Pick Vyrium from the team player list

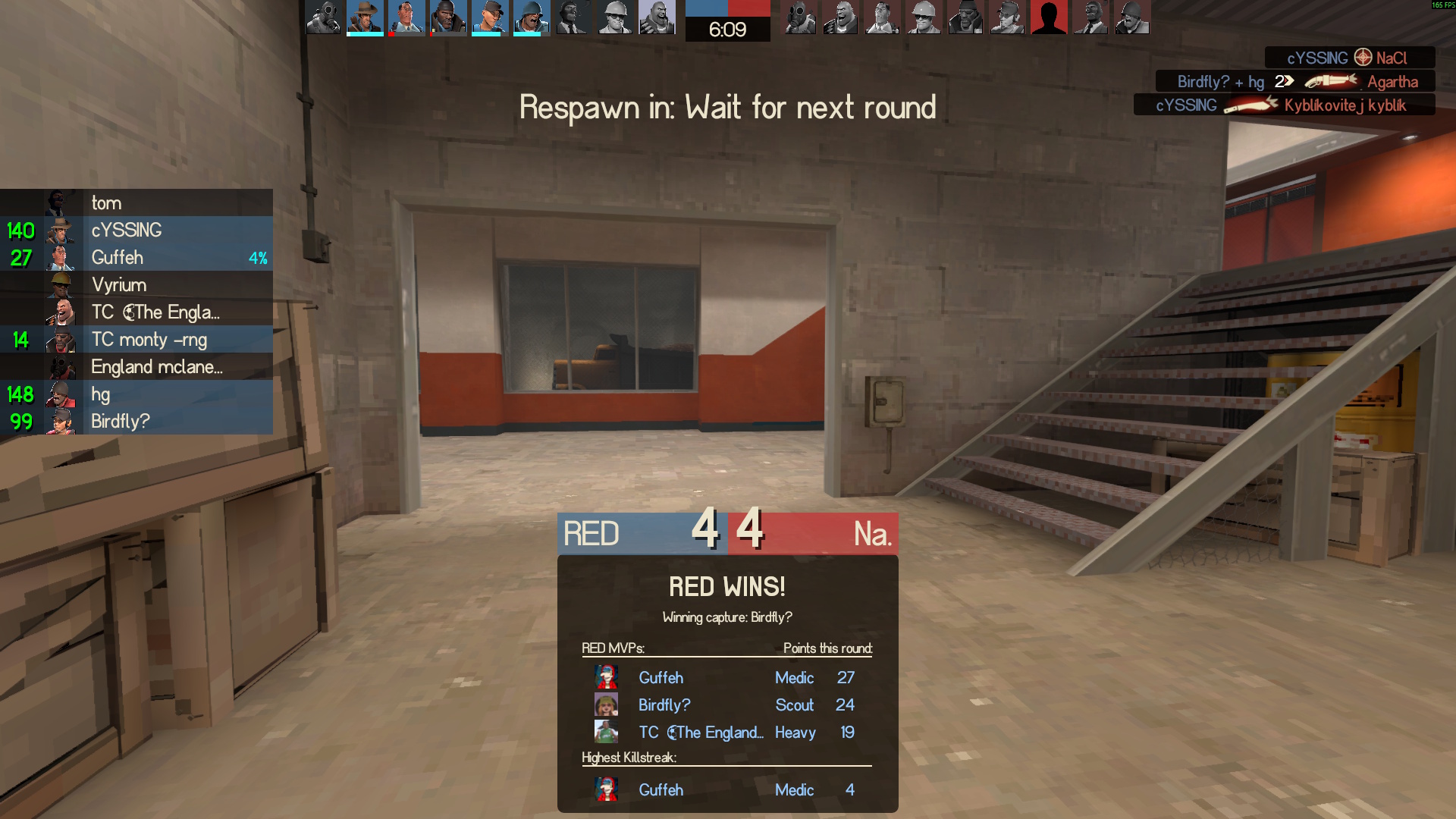coord(136,285)
